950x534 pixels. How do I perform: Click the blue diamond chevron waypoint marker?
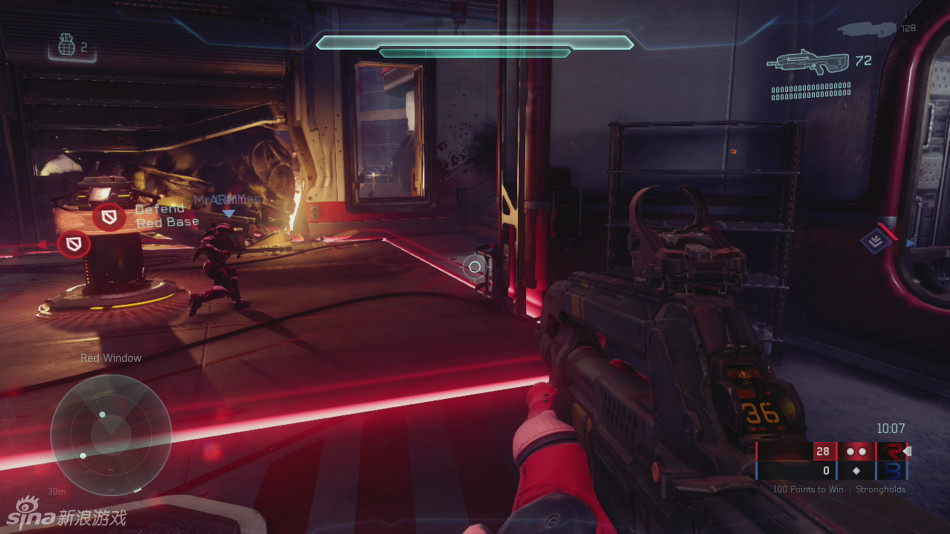pos(876,241)
